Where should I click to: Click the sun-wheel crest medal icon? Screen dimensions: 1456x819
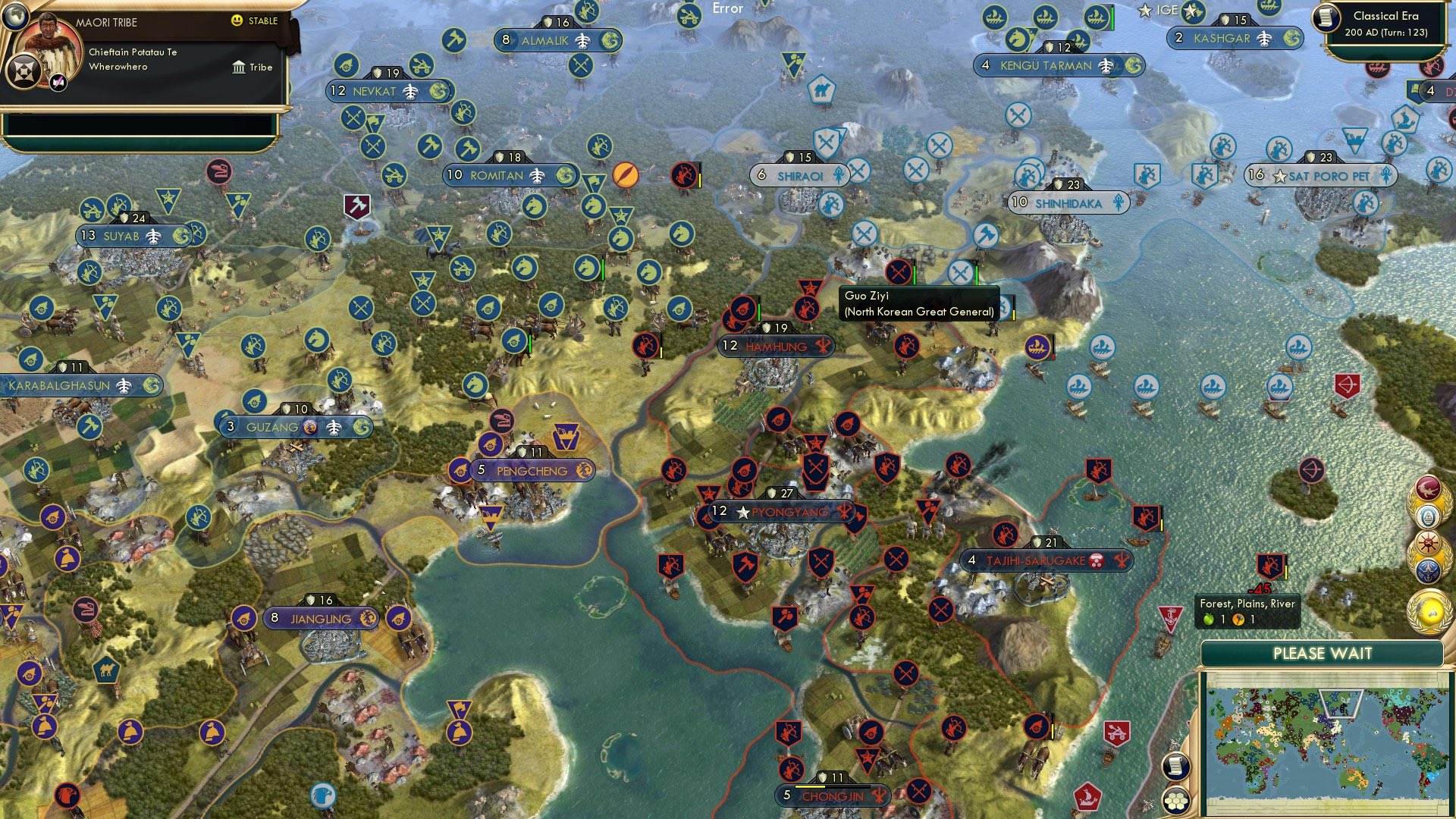click(1428, 541)
